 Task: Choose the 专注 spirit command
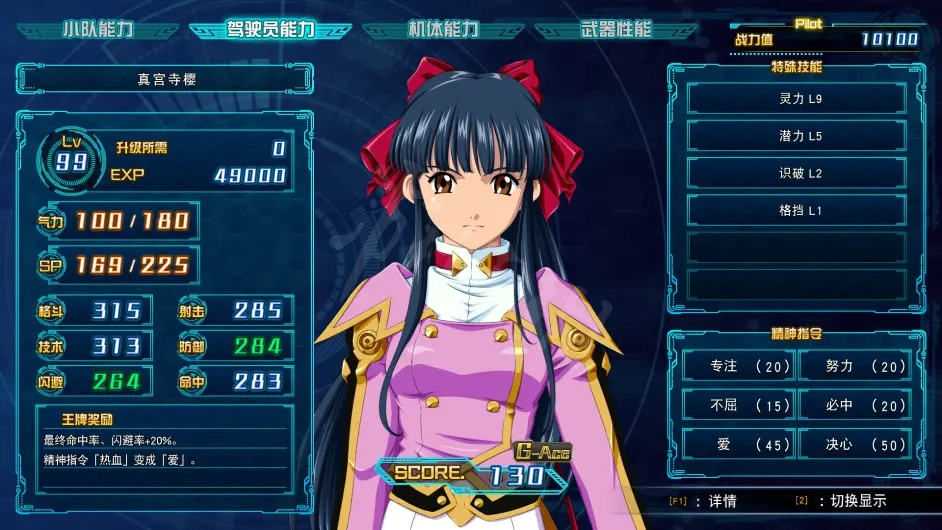pyautogui.click(x=738, y=367)
